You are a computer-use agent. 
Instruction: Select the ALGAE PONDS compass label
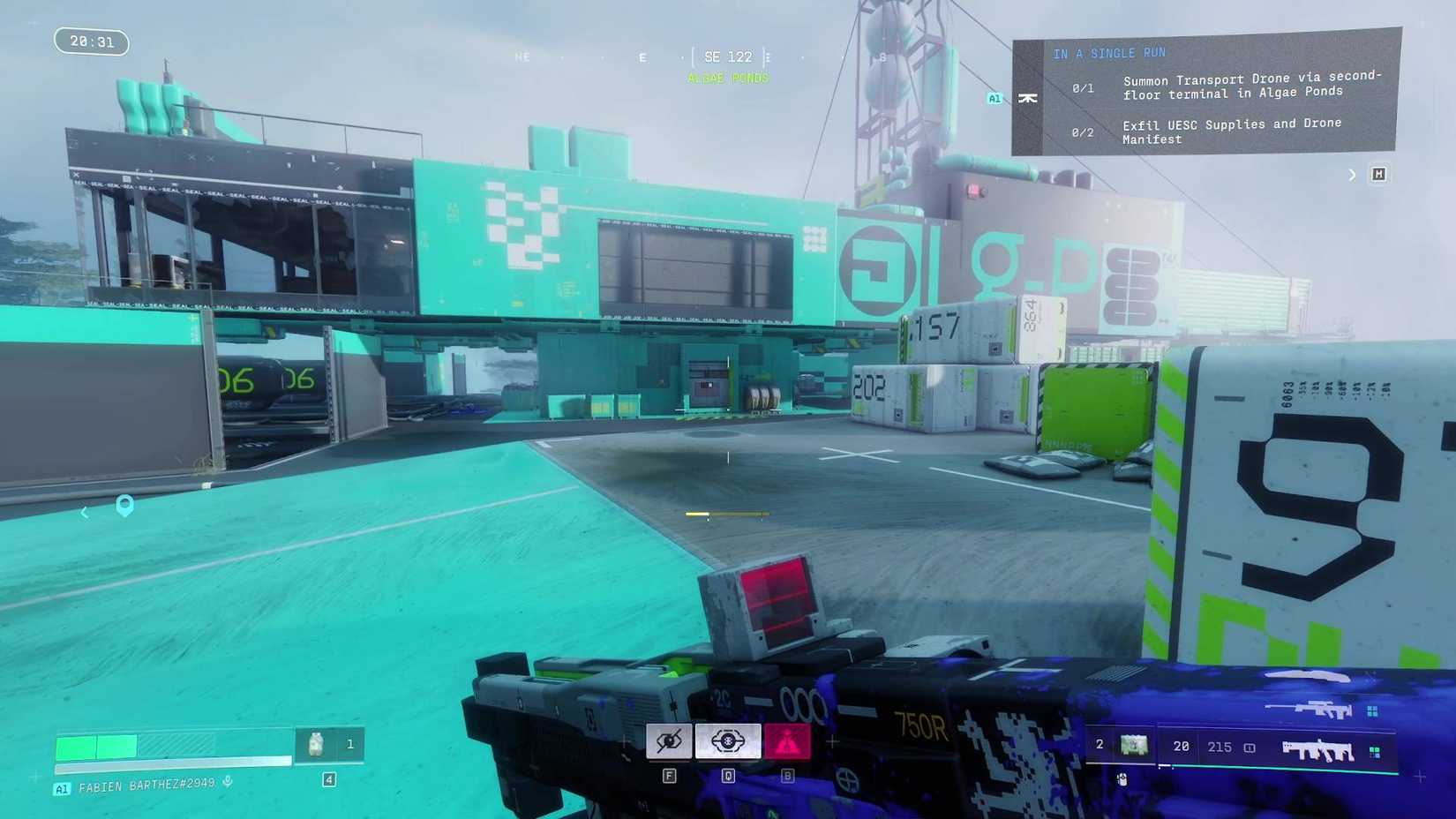727,78
